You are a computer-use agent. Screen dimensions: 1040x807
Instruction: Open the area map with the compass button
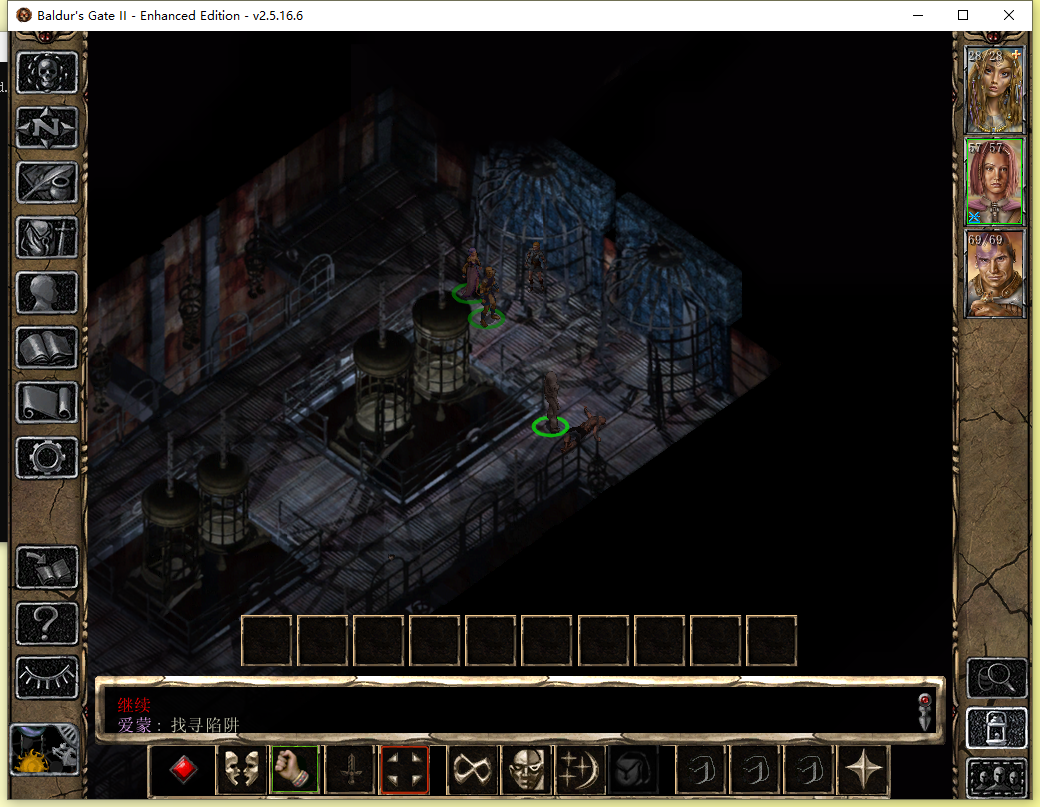[x=47, y=128]
